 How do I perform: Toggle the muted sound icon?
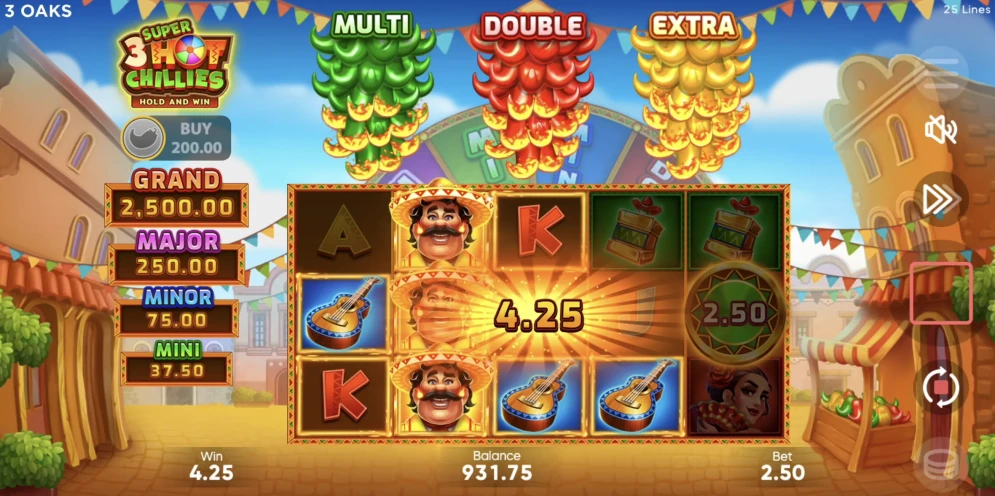coord(940,129)
